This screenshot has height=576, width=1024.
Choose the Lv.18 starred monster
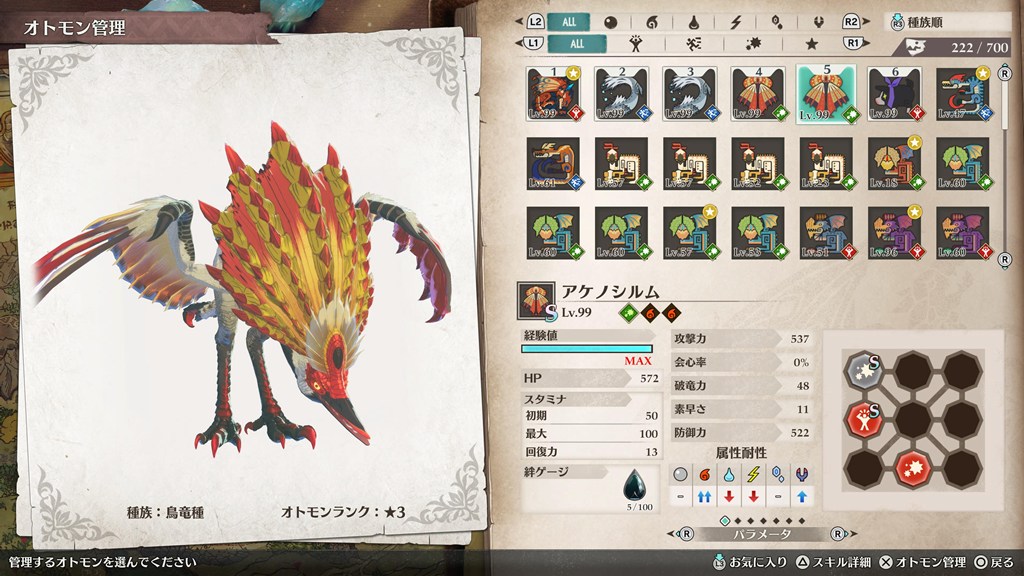894,162
